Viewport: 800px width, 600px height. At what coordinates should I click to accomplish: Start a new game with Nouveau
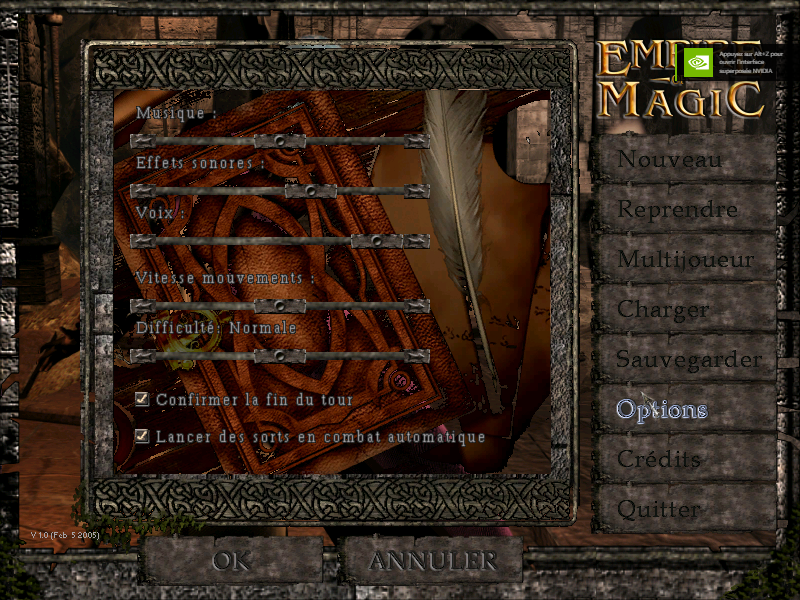pyautogui.click(x=683, y=160)
